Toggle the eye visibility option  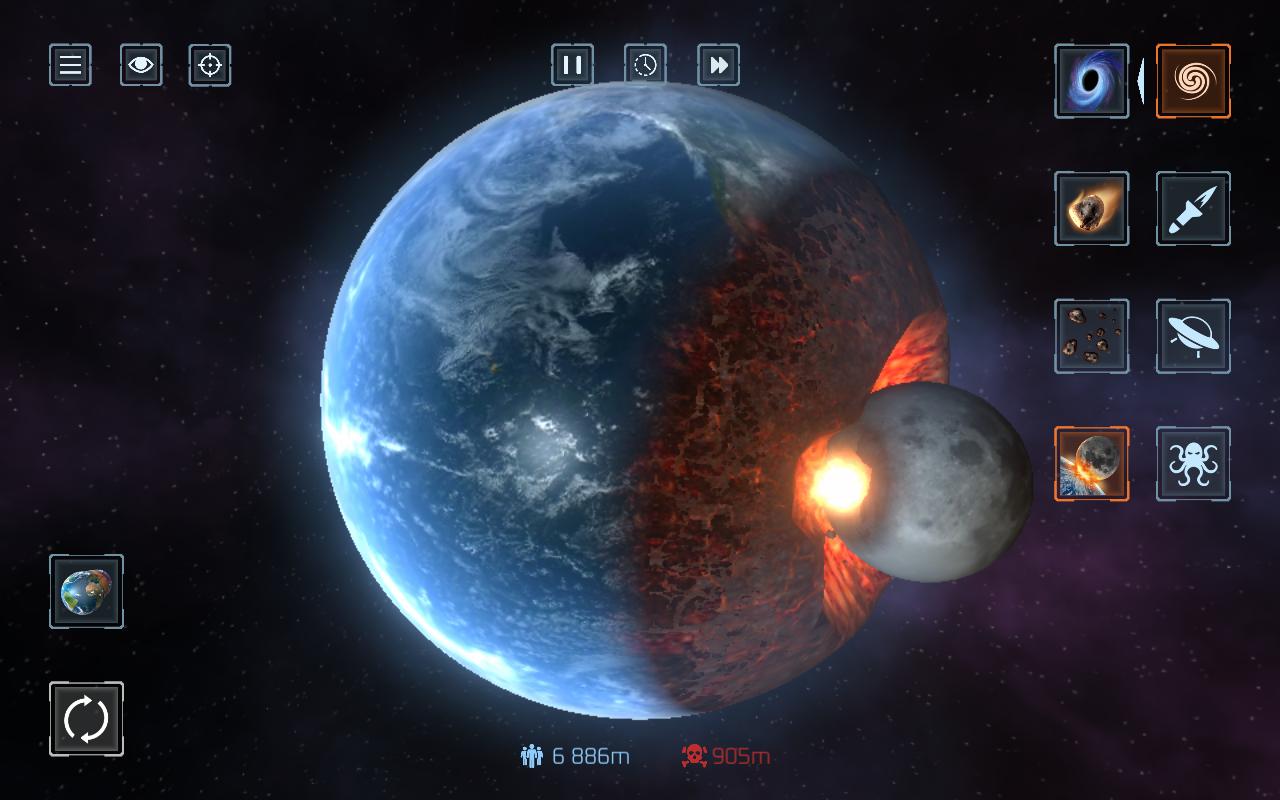pyautogui.click(x=141, y=66)
